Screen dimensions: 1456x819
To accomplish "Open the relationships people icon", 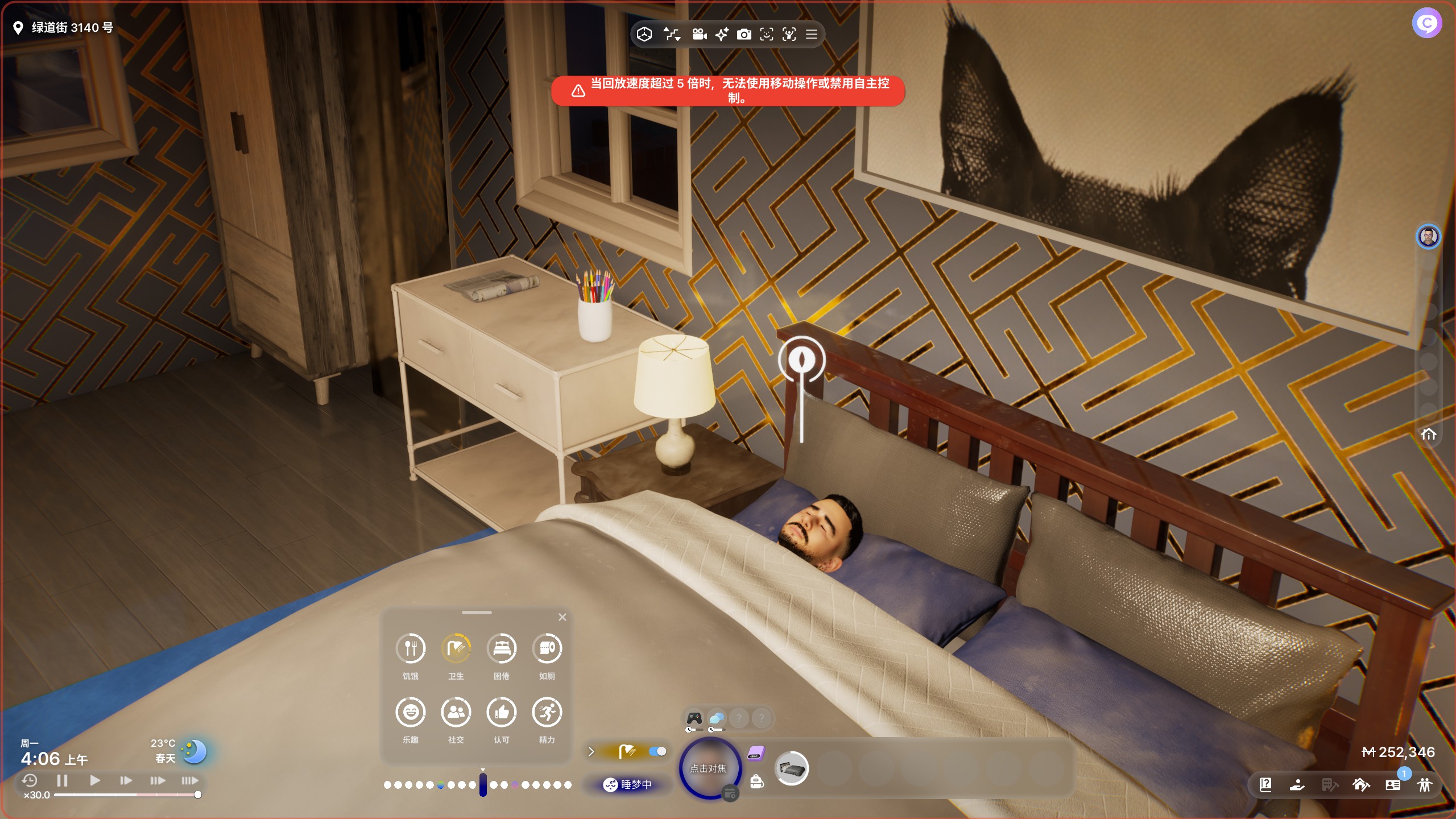I will pyautogui.click(x=1425, y=785).
